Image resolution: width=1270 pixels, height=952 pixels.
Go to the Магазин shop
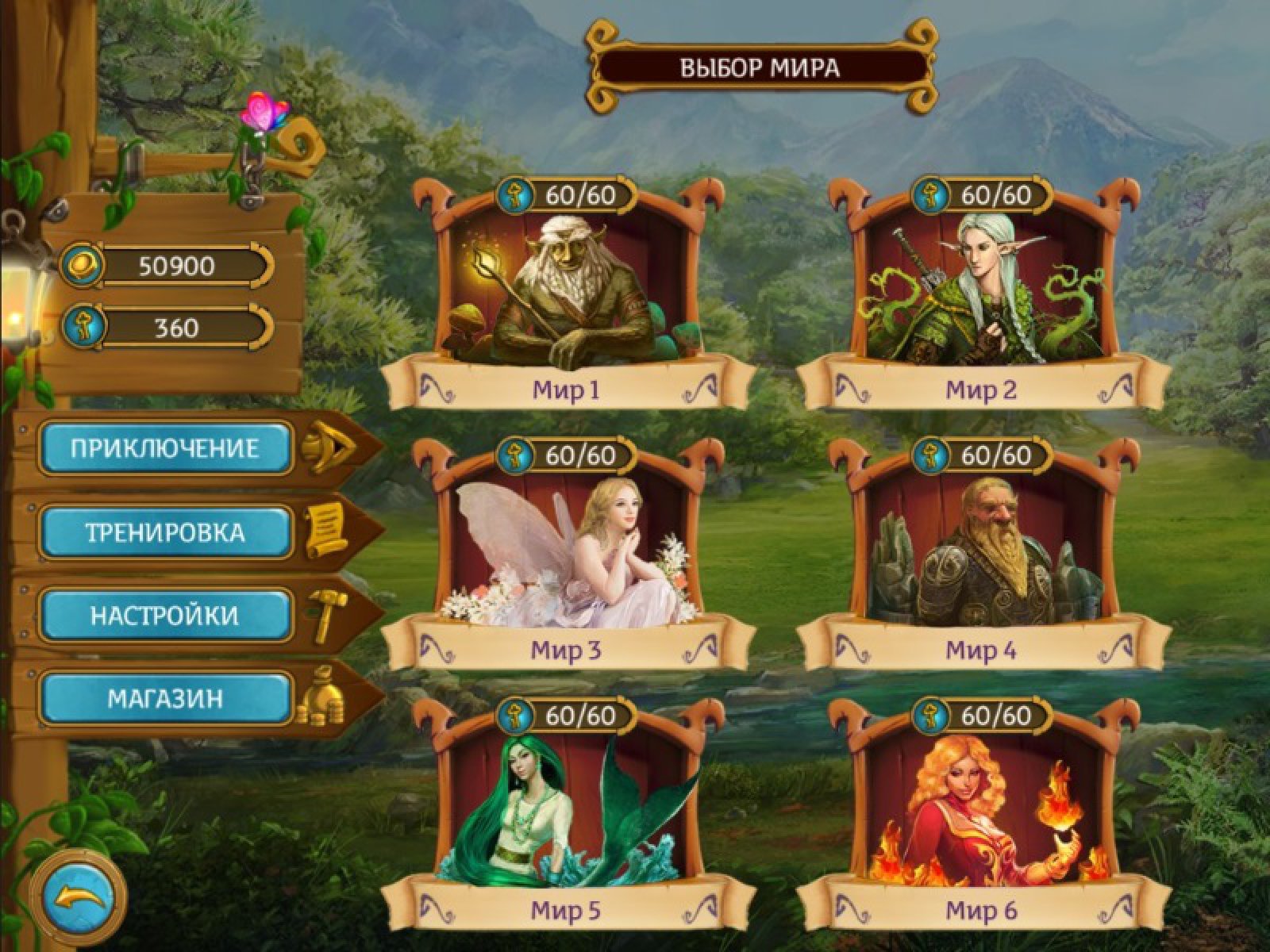(x=165, y=699)
